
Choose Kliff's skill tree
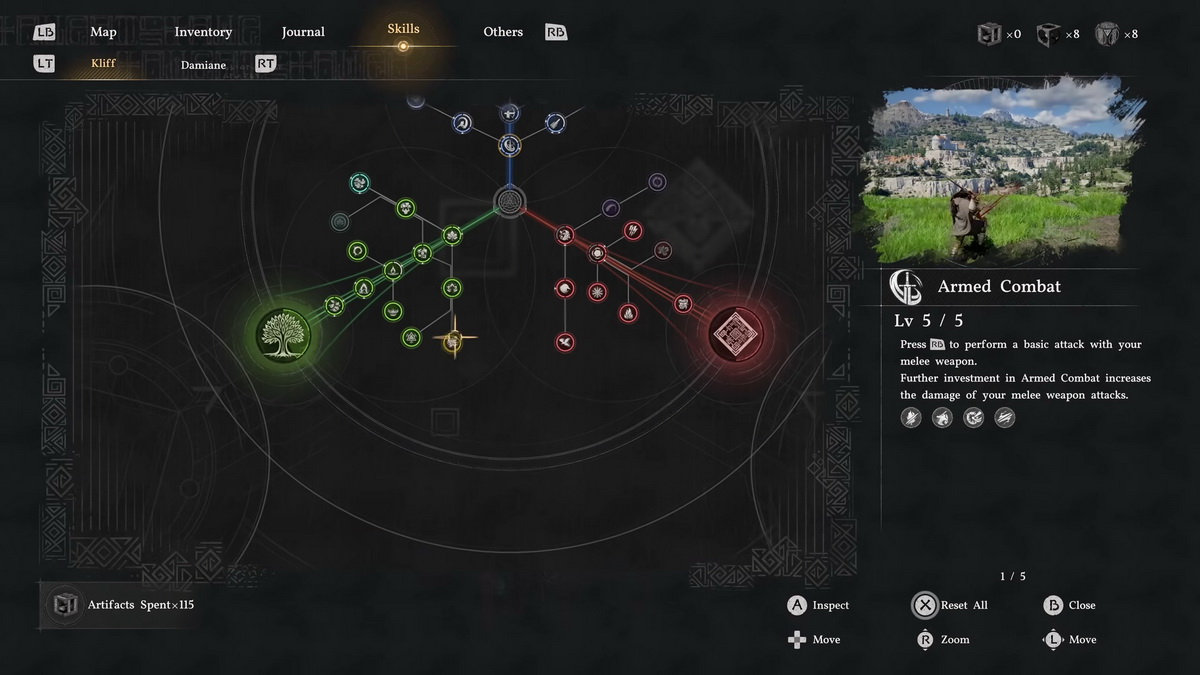[x=103, y=63]
